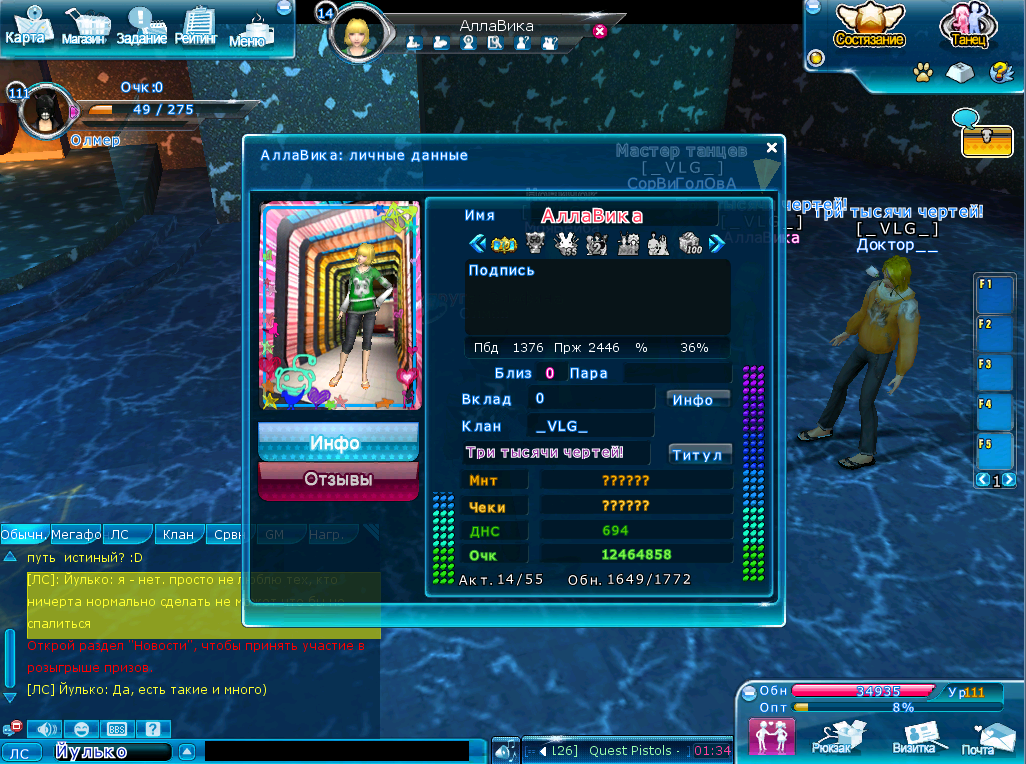Close the АллаВика personal data window
This screenshot has height=764, width=1026.
(x=772, y=148)
